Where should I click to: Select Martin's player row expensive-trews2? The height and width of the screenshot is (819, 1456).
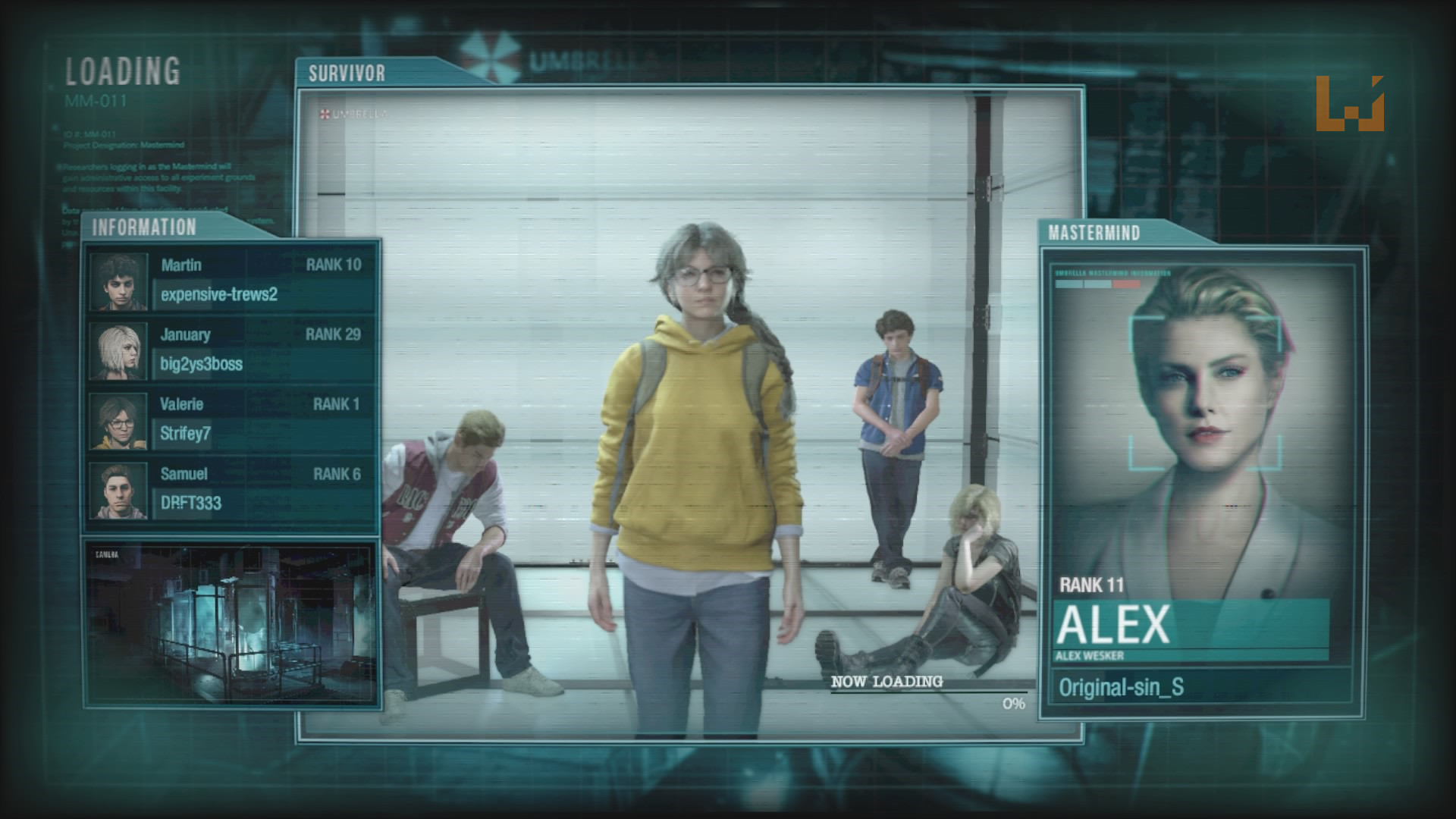point(231,281)
